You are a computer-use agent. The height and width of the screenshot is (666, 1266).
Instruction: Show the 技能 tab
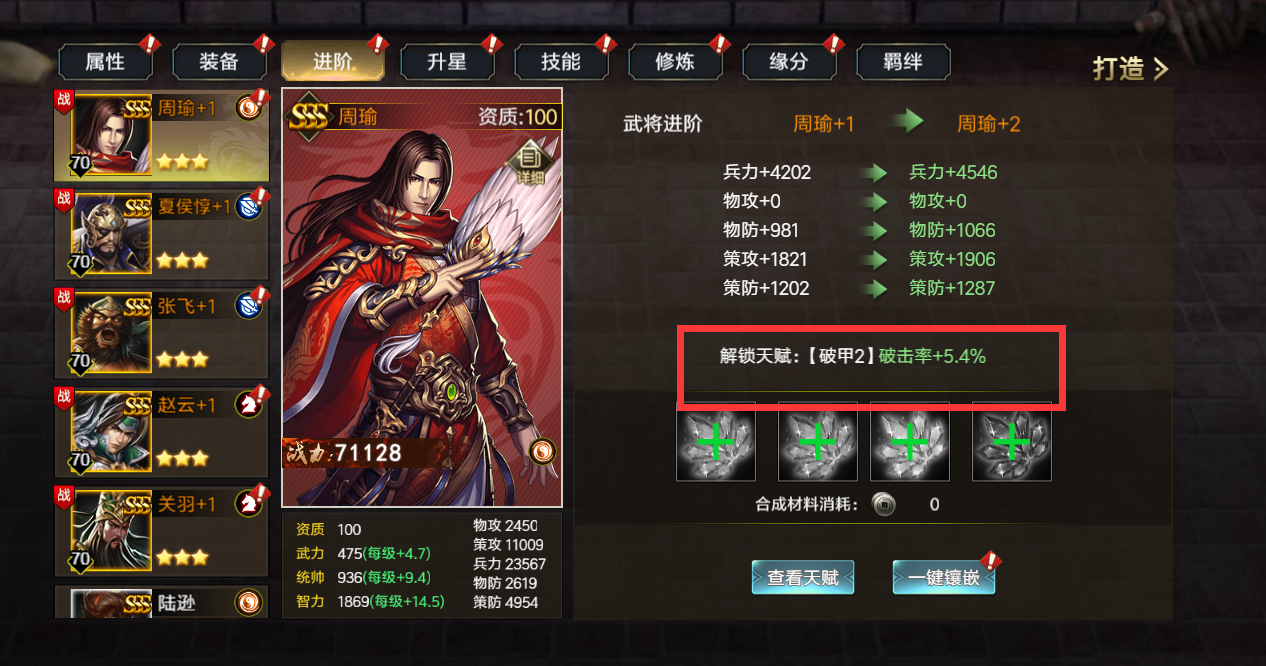pos(561,62)
